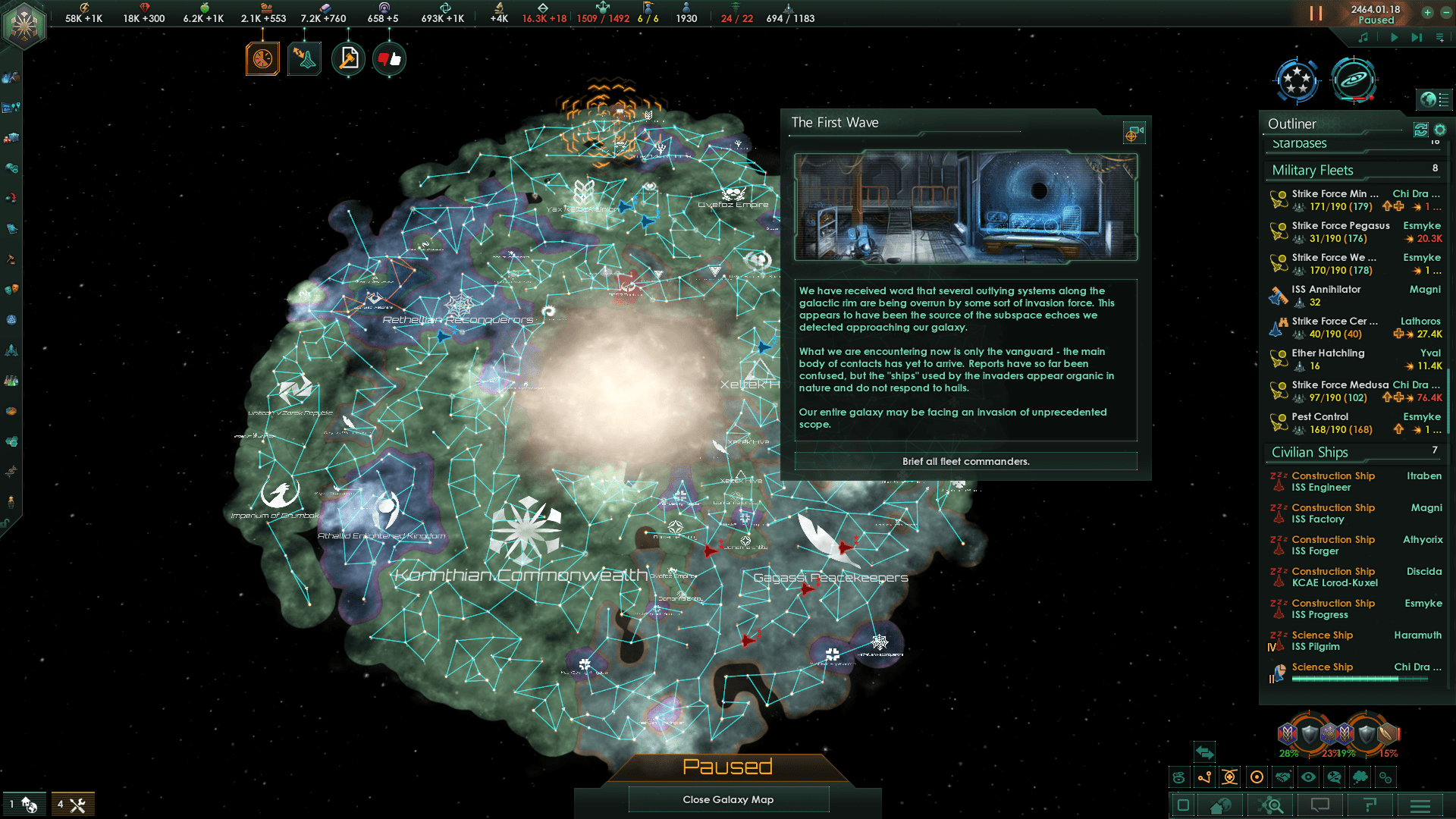The image size is (1456, 819).
Task: Toggle the orange pause button
Action: coord(1316,14)
